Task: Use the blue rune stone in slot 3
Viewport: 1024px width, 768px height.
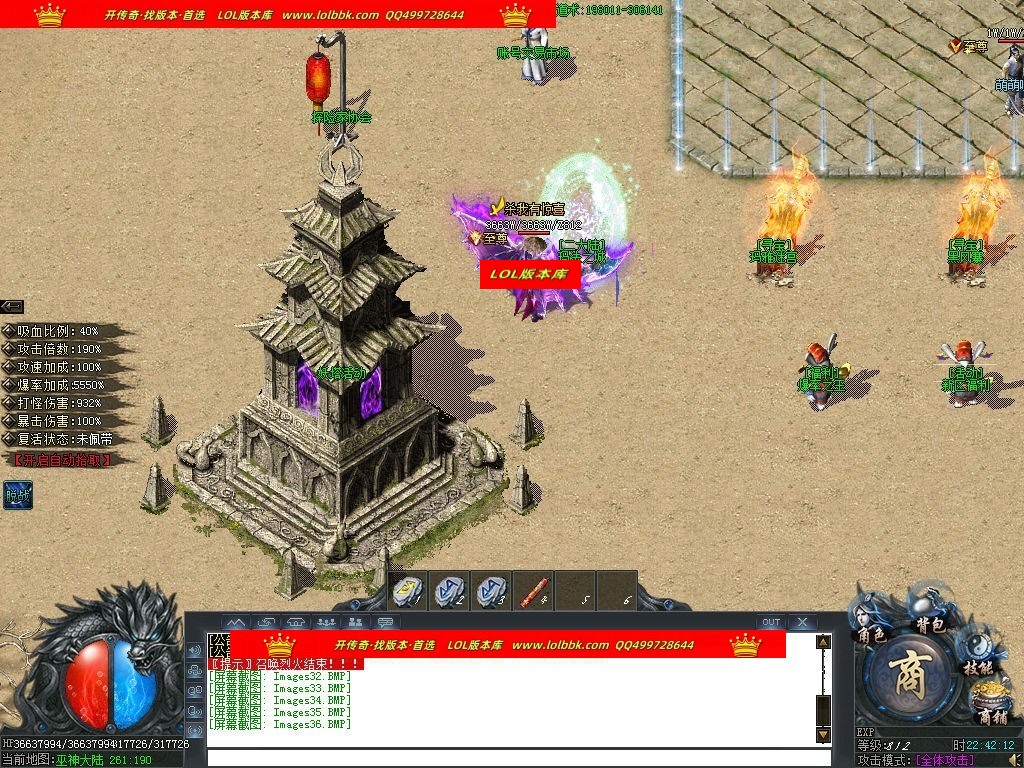Action: point(491,590)
